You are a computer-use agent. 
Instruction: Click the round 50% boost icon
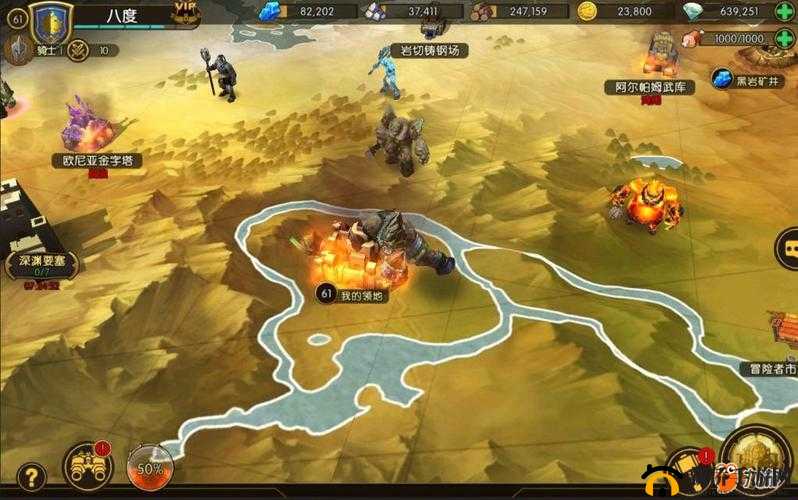[150, 467]
